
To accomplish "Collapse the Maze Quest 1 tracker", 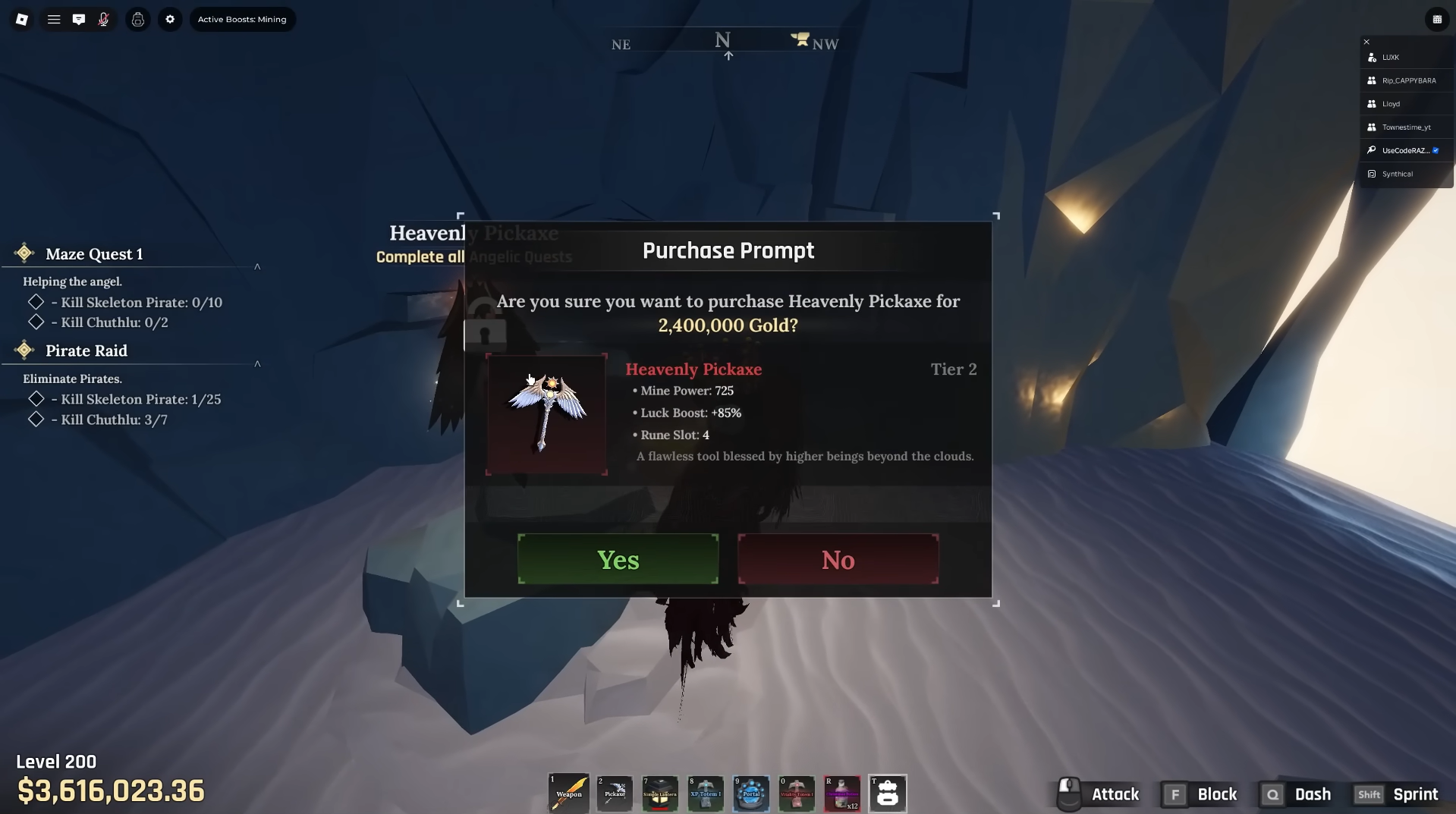I will (x=257, y=266).
